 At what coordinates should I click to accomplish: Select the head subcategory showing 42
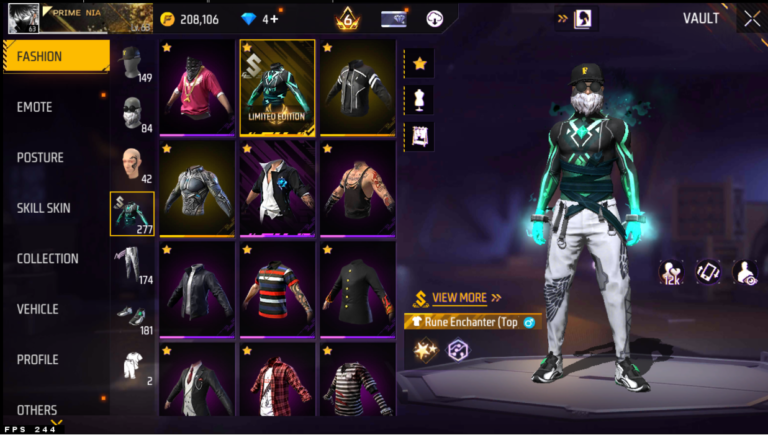tap(132, 165)
